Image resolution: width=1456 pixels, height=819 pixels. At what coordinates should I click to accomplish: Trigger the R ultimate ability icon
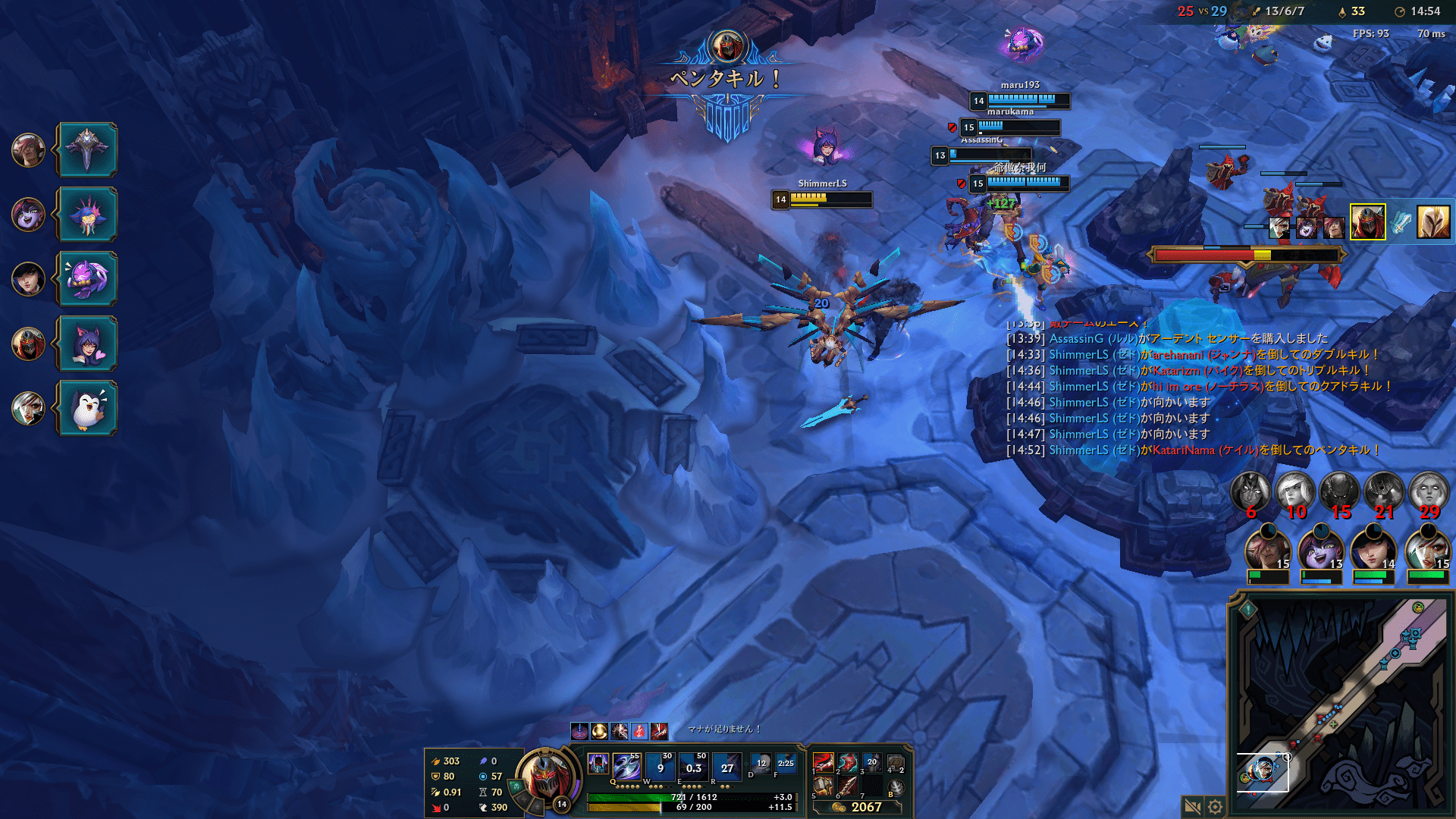click(x=726, y=767)
